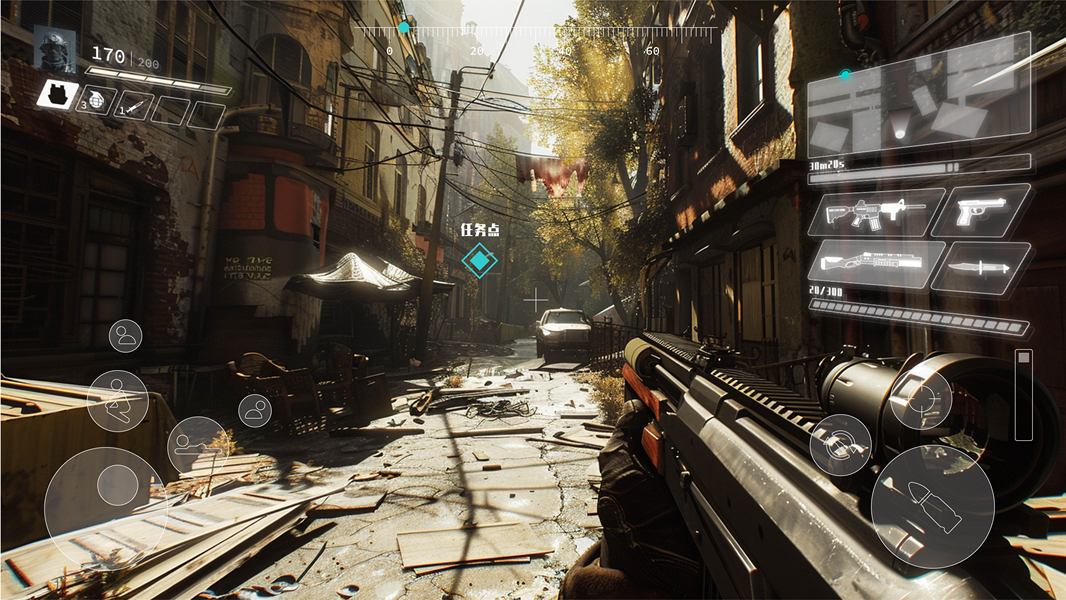Select the shotgun weapon slot

point(875,264)
